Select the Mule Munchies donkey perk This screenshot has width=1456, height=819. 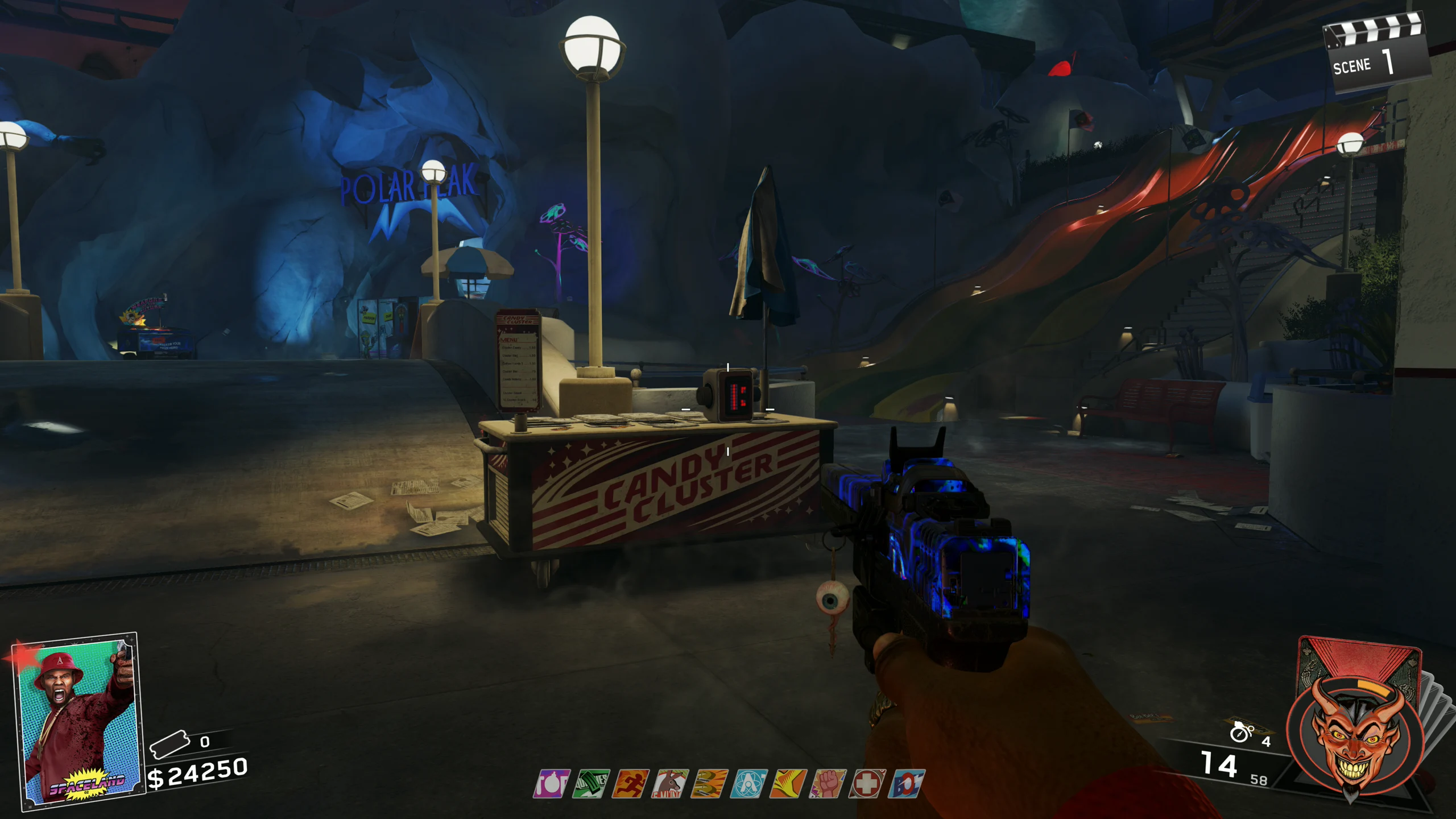click(x=671, y=784)
